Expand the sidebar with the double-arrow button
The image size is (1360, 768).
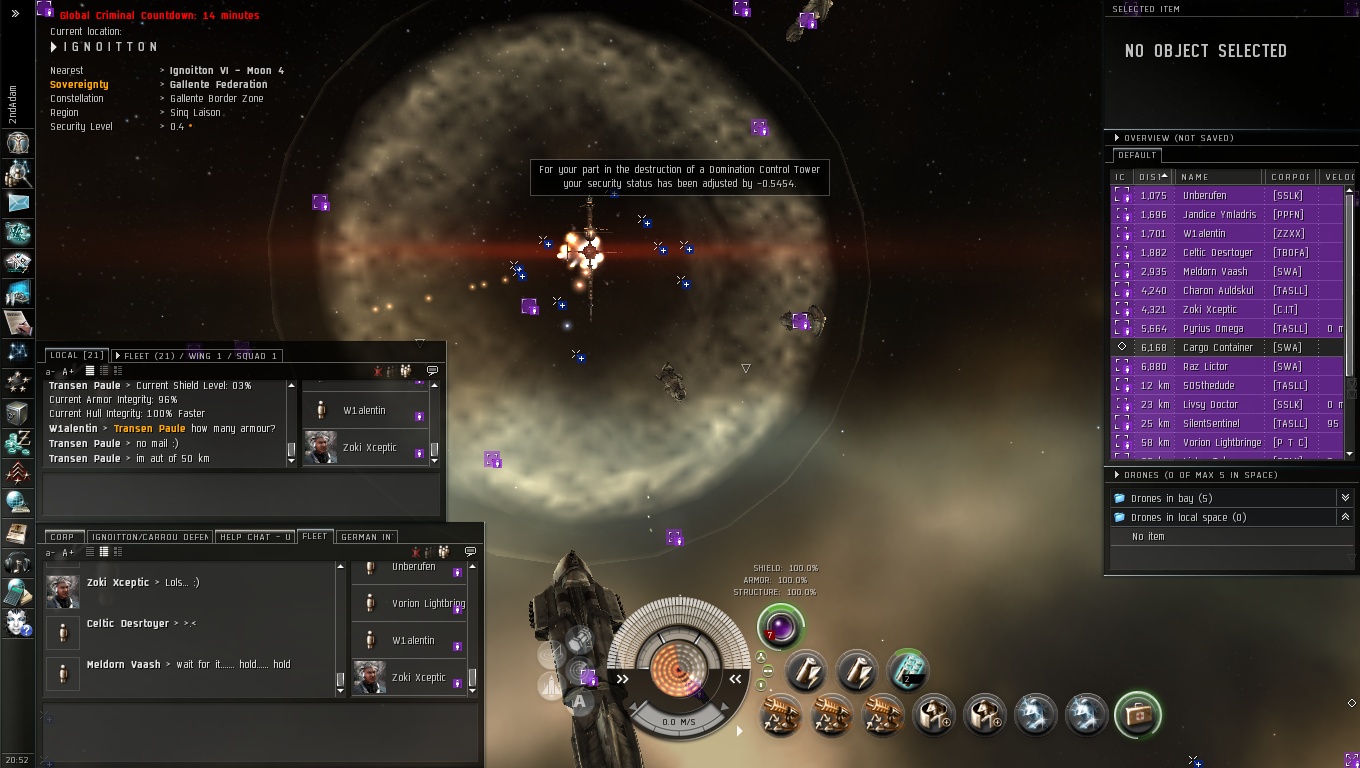pos(15,14)
